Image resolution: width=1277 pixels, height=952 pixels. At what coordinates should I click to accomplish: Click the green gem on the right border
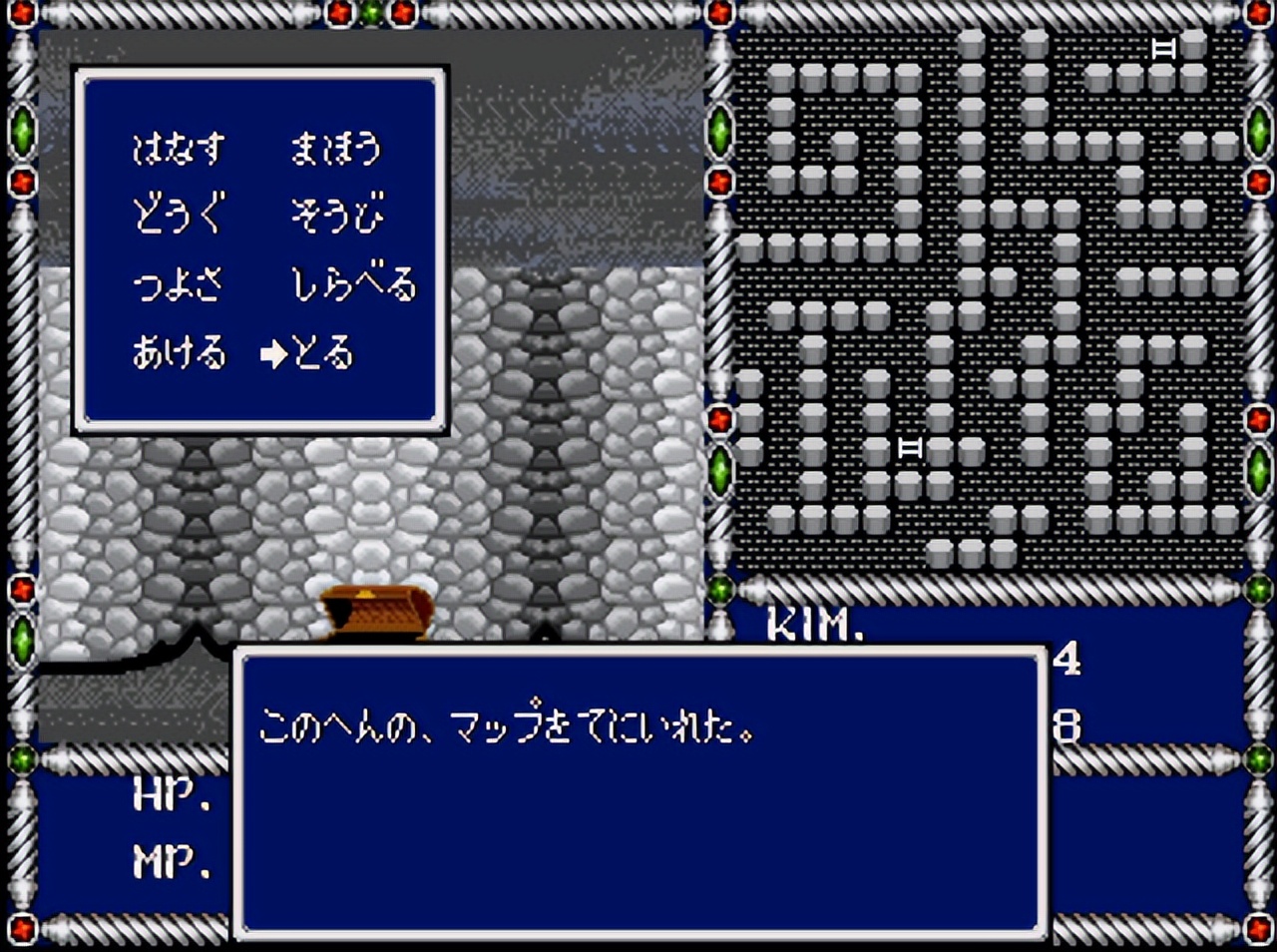click(x=1255, y=129)
